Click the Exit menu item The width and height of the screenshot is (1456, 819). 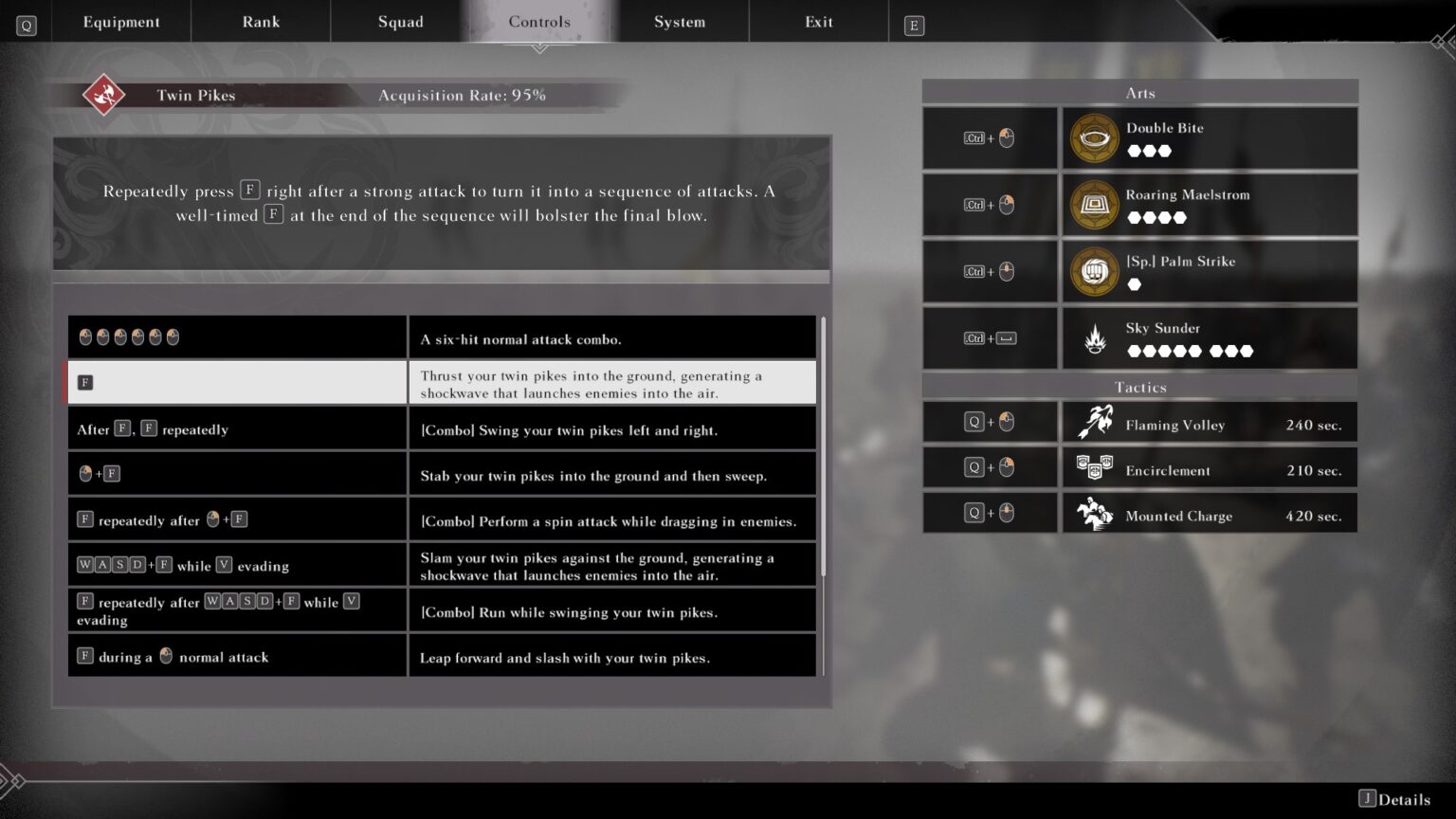click(818, 21)
